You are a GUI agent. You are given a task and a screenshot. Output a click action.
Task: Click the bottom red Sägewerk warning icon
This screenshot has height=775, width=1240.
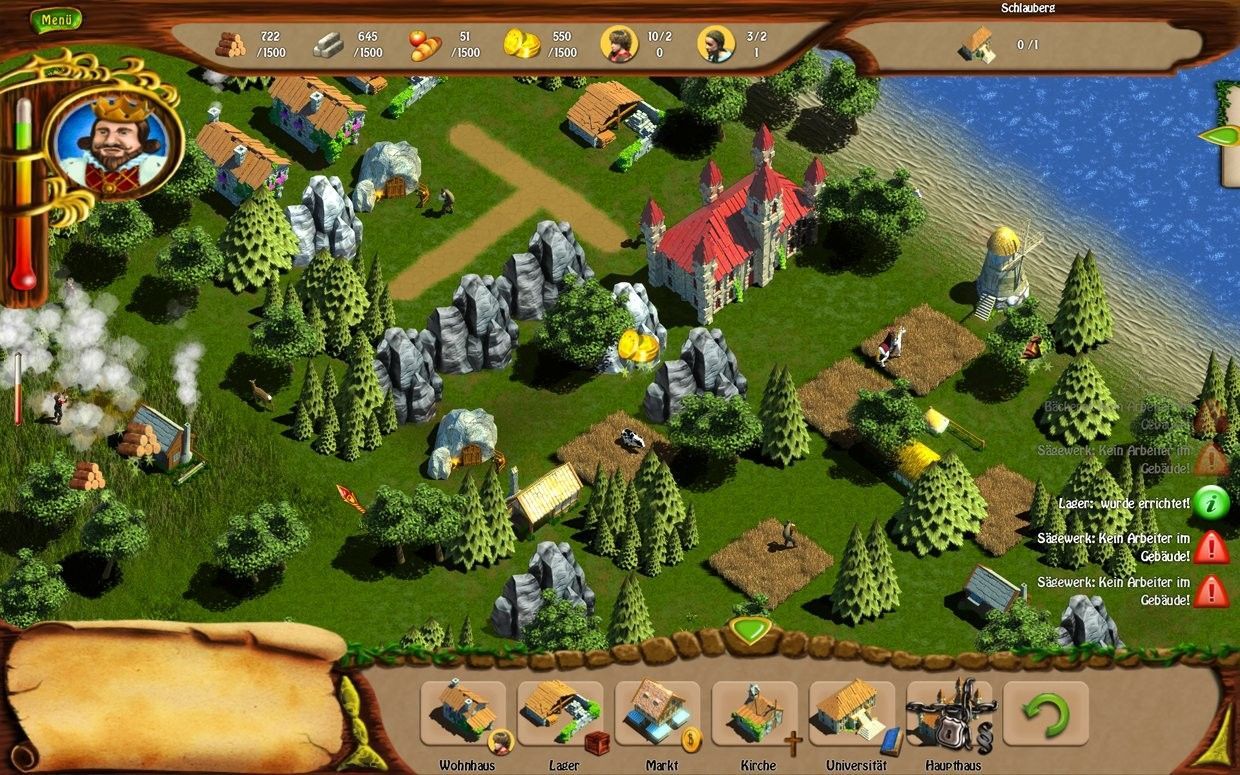click(1211, 591)
